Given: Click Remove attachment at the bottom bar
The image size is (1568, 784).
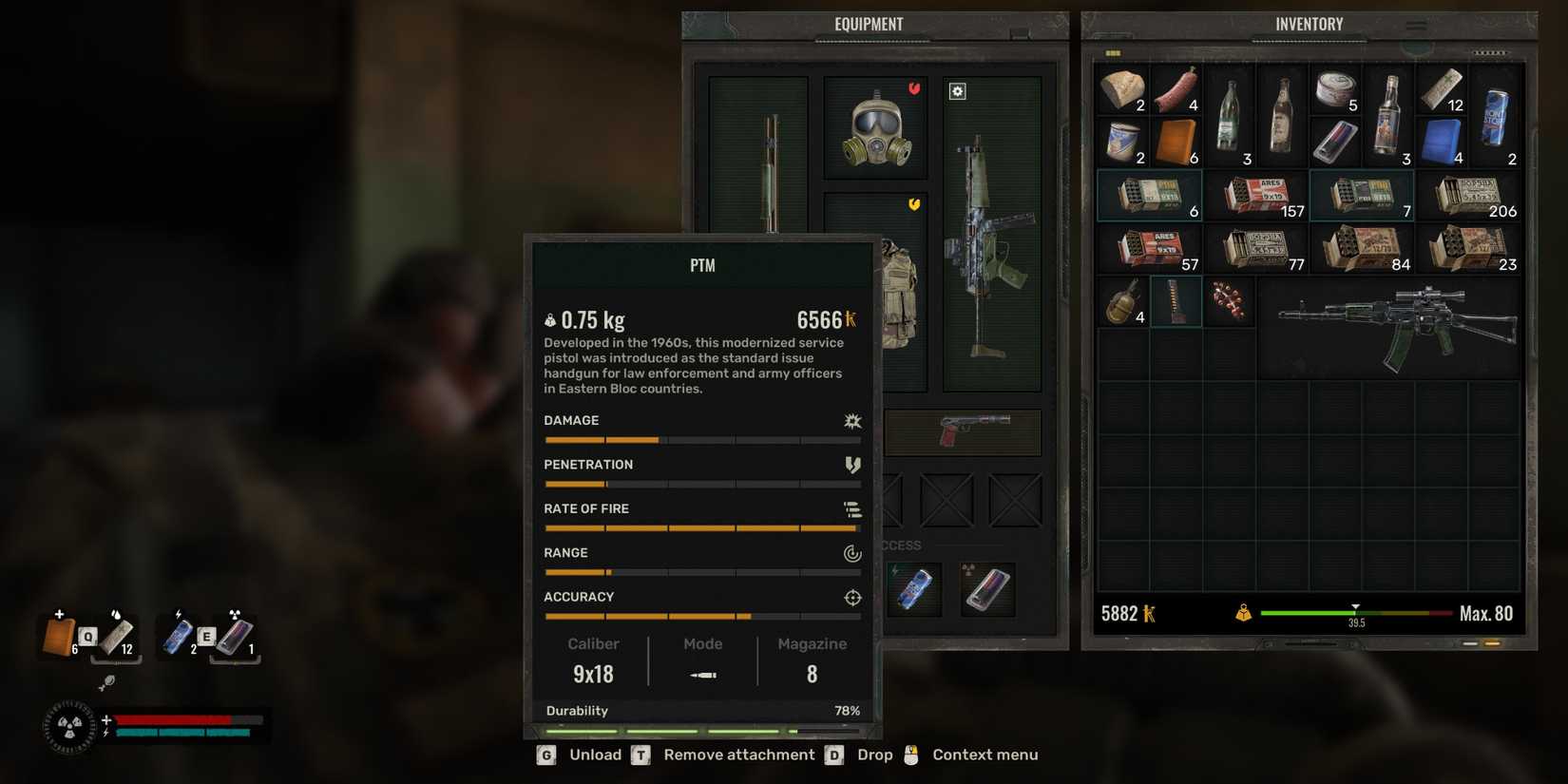Looking at the screenshot, I should pos(737,754).
